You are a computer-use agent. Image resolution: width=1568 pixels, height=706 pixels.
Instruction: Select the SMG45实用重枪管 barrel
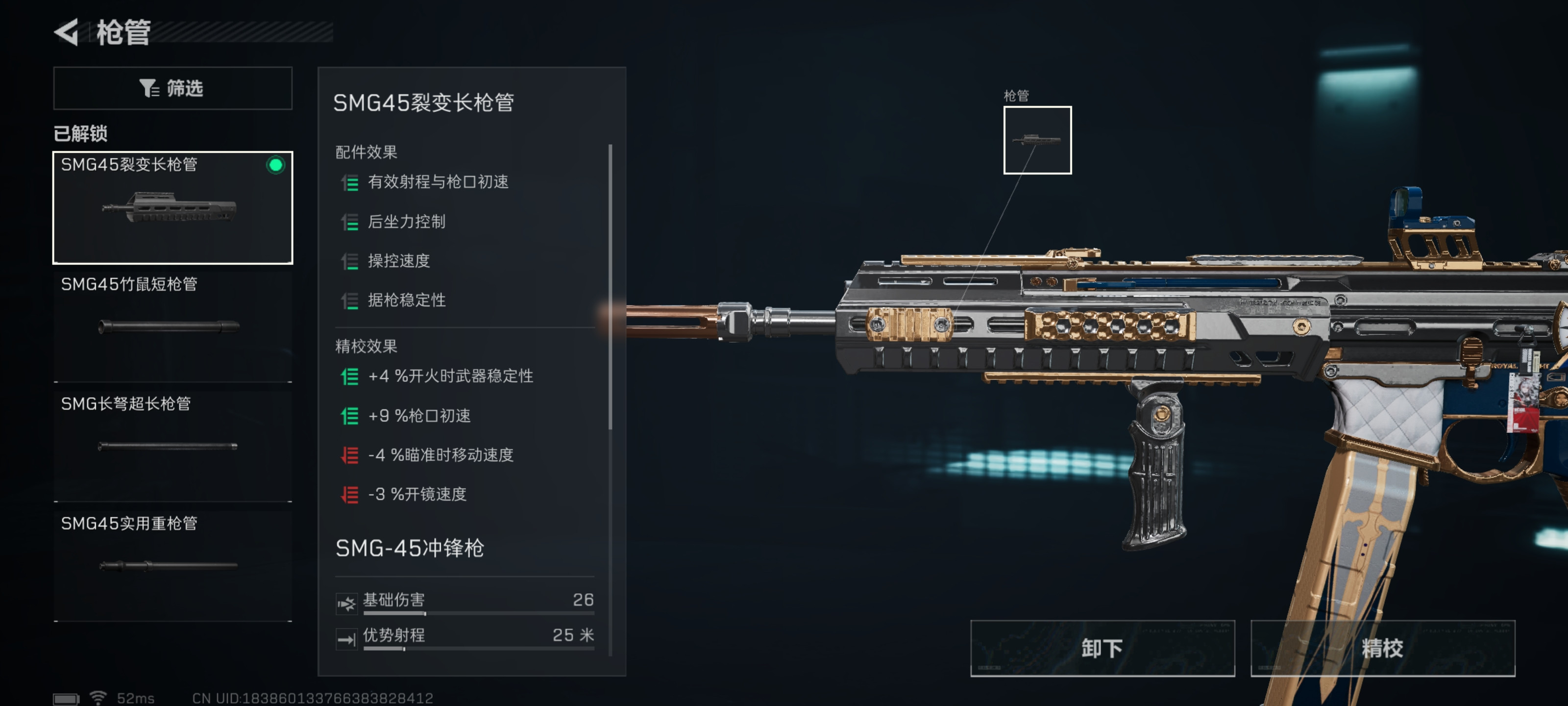point(173,565)
